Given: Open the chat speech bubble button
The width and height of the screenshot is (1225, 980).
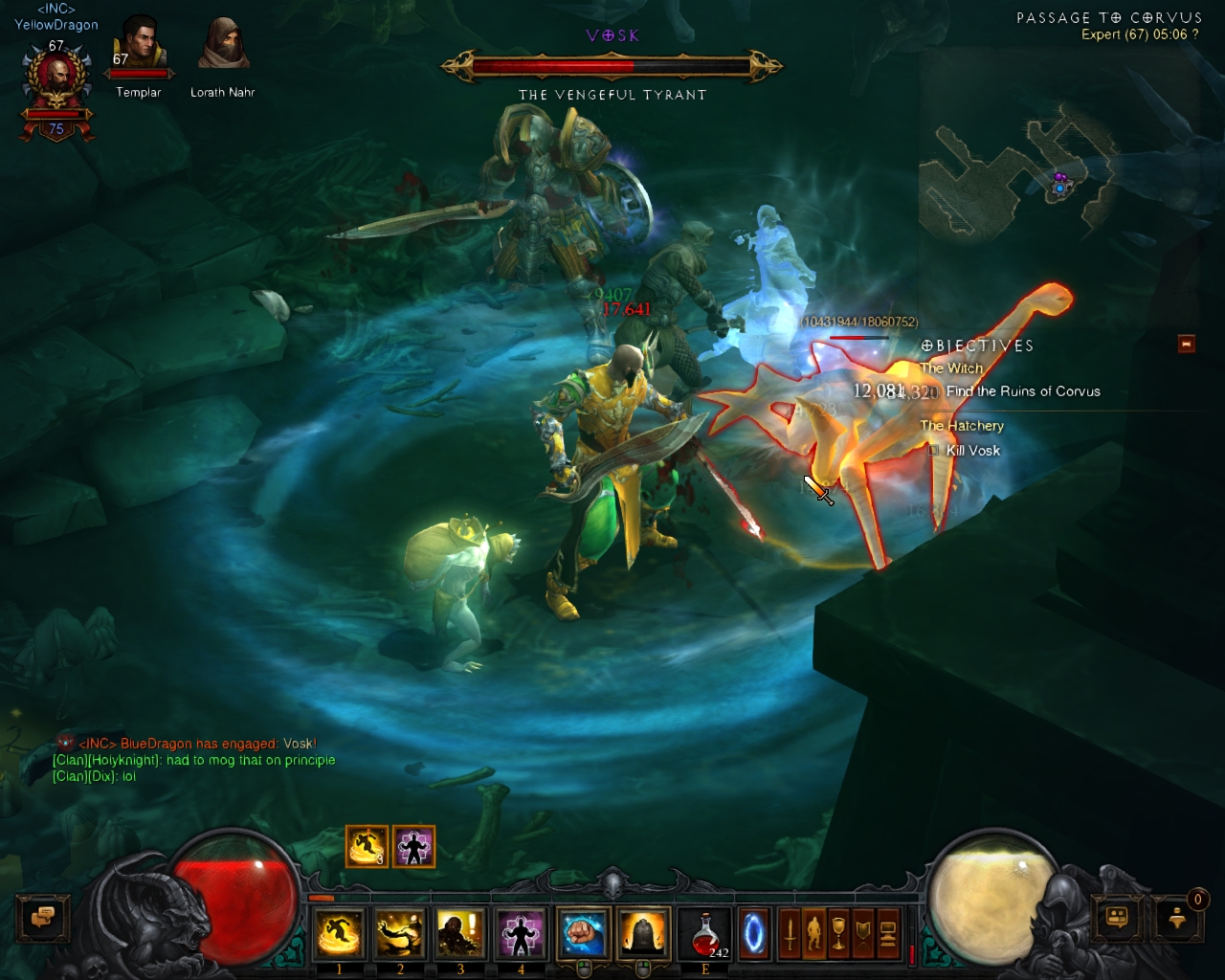Looking at the screenshot, I should click(x=42, y=918).
